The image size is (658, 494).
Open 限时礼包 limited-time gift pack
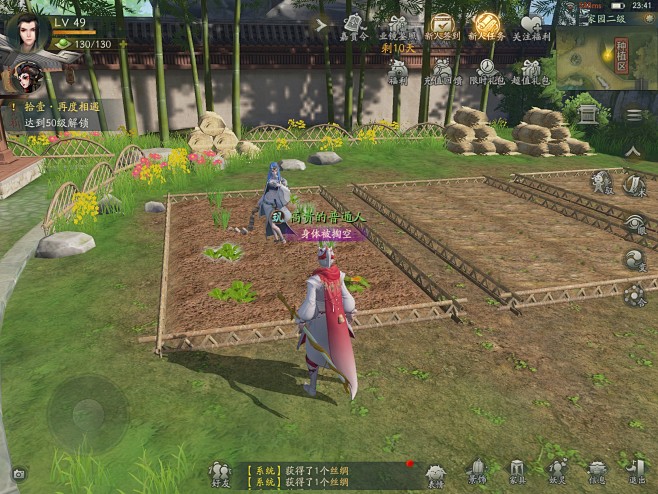[485, 70]
